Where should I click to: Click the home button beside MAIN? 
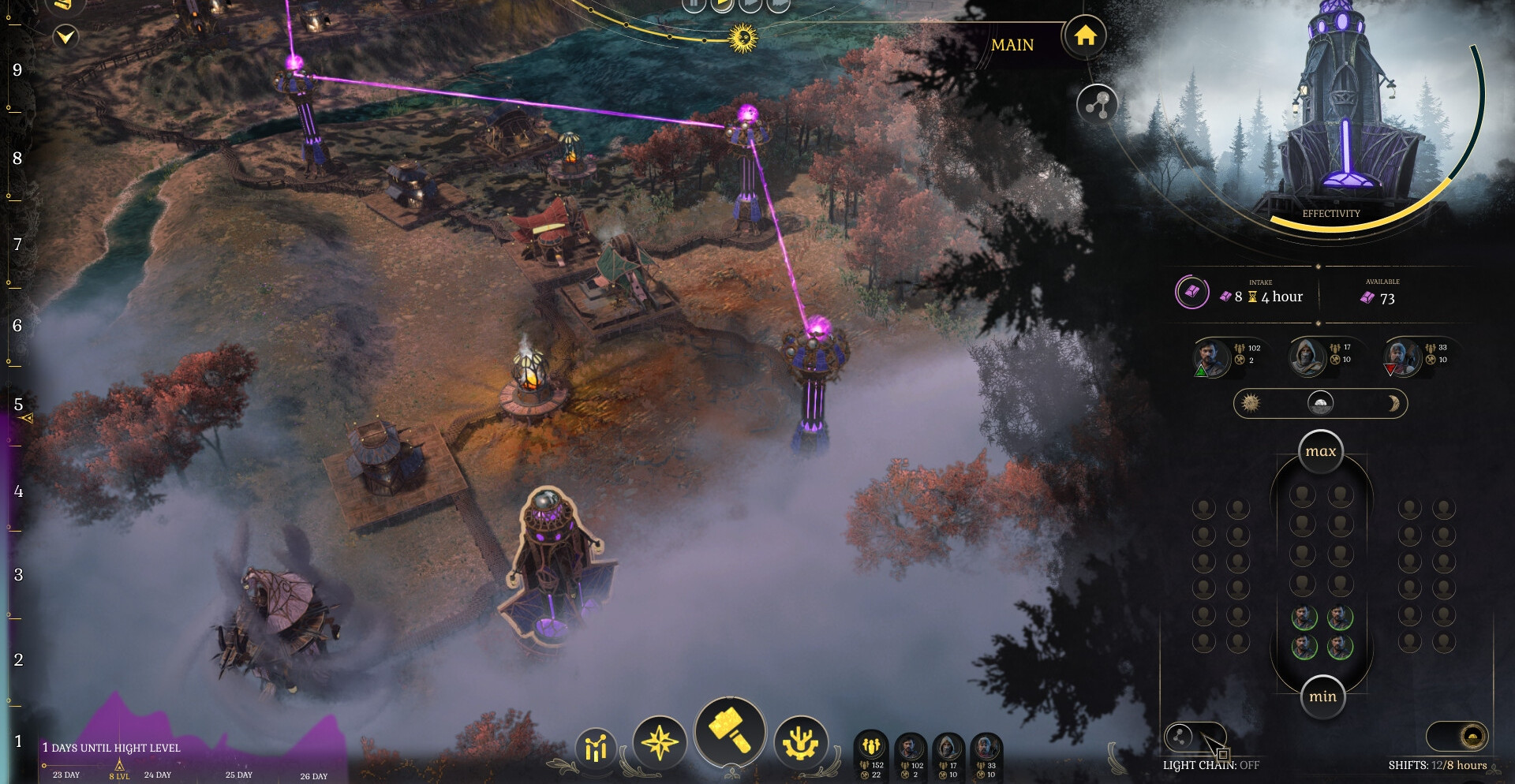pos(1085,36)
